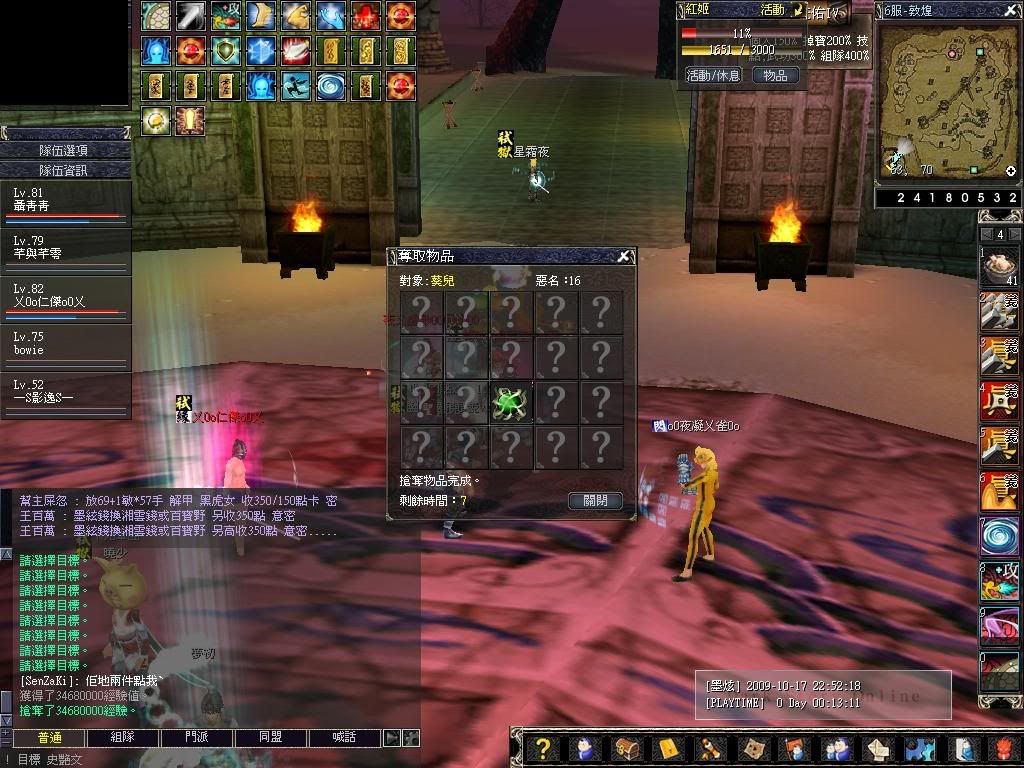Screen dimensions: 1024x768
Task: Choose the 喊話 shout chat tab
Action: click(345, 738)
